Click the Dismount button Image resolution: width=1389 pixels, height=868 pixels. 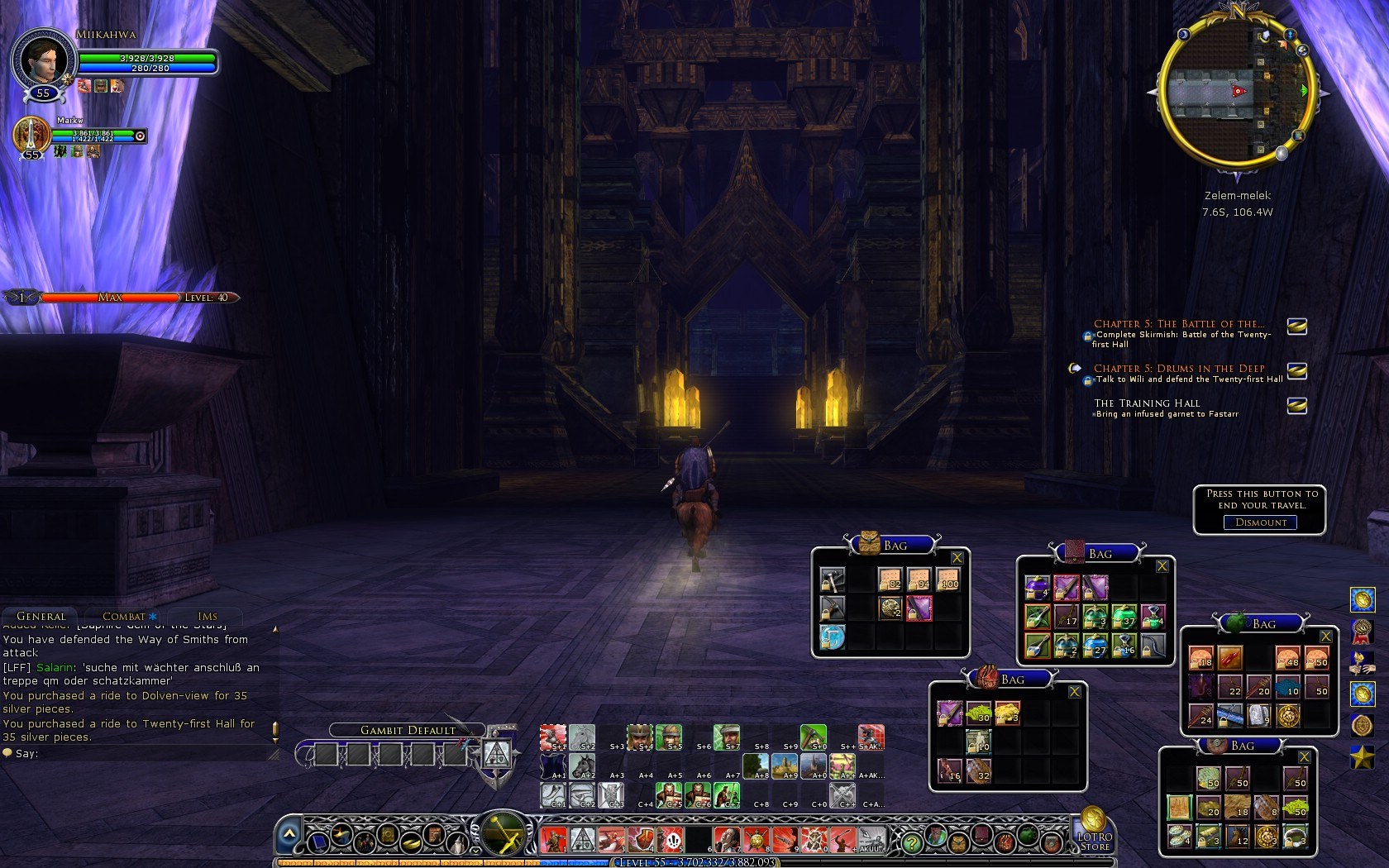click(x=1260, y=522)
